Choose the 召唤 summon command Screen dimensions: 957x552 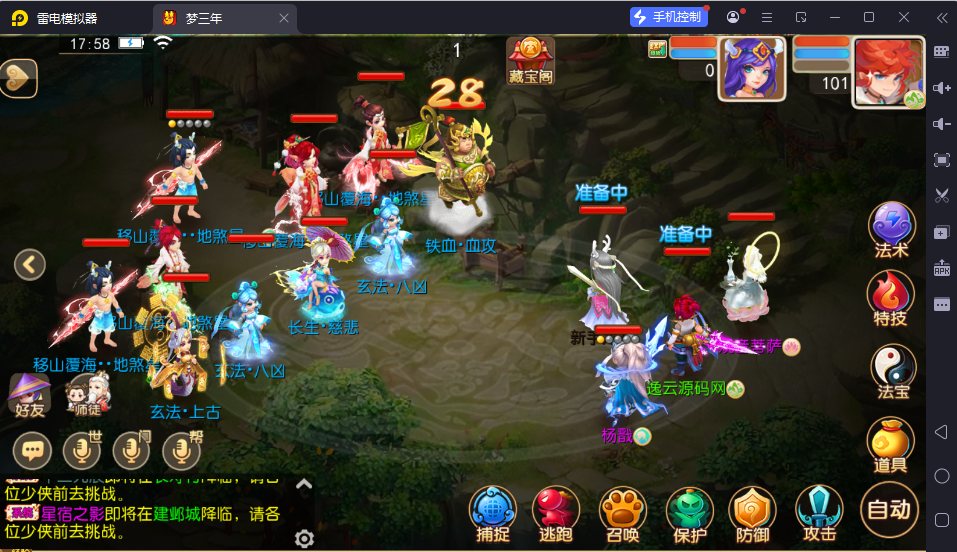click(623, 511)
